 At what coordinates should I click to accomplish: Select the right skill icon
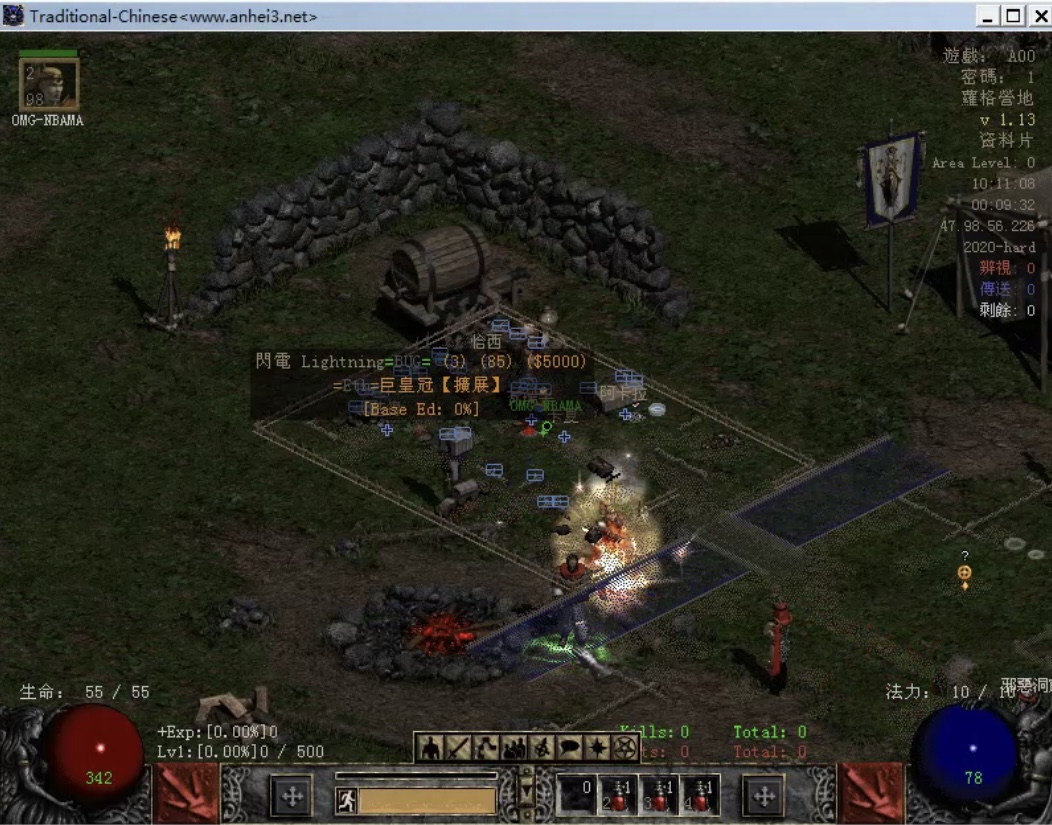869,794
